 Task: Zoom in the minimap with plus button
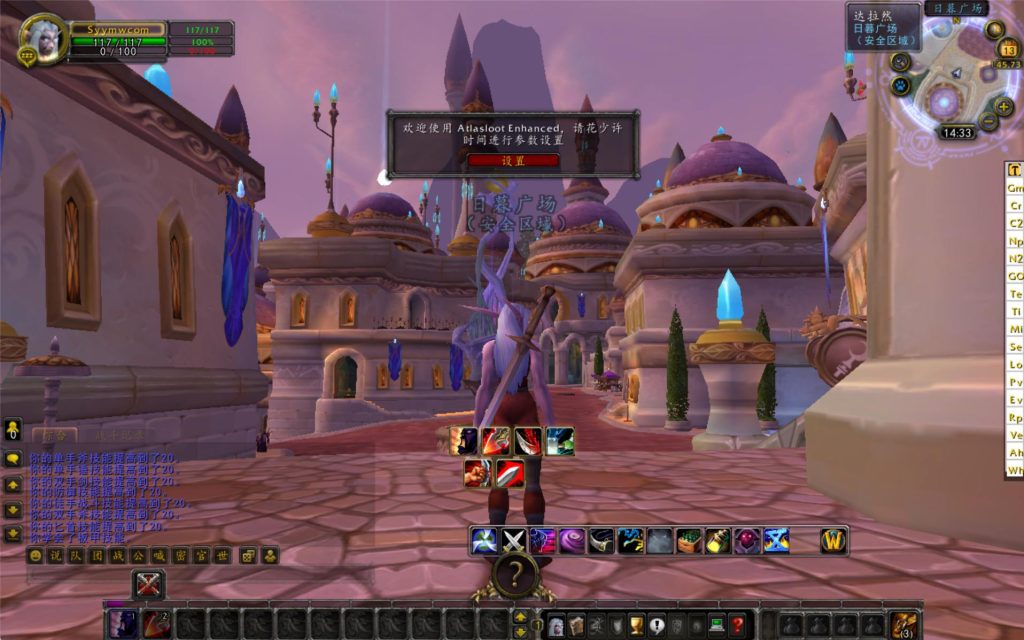pos(1004,106)
